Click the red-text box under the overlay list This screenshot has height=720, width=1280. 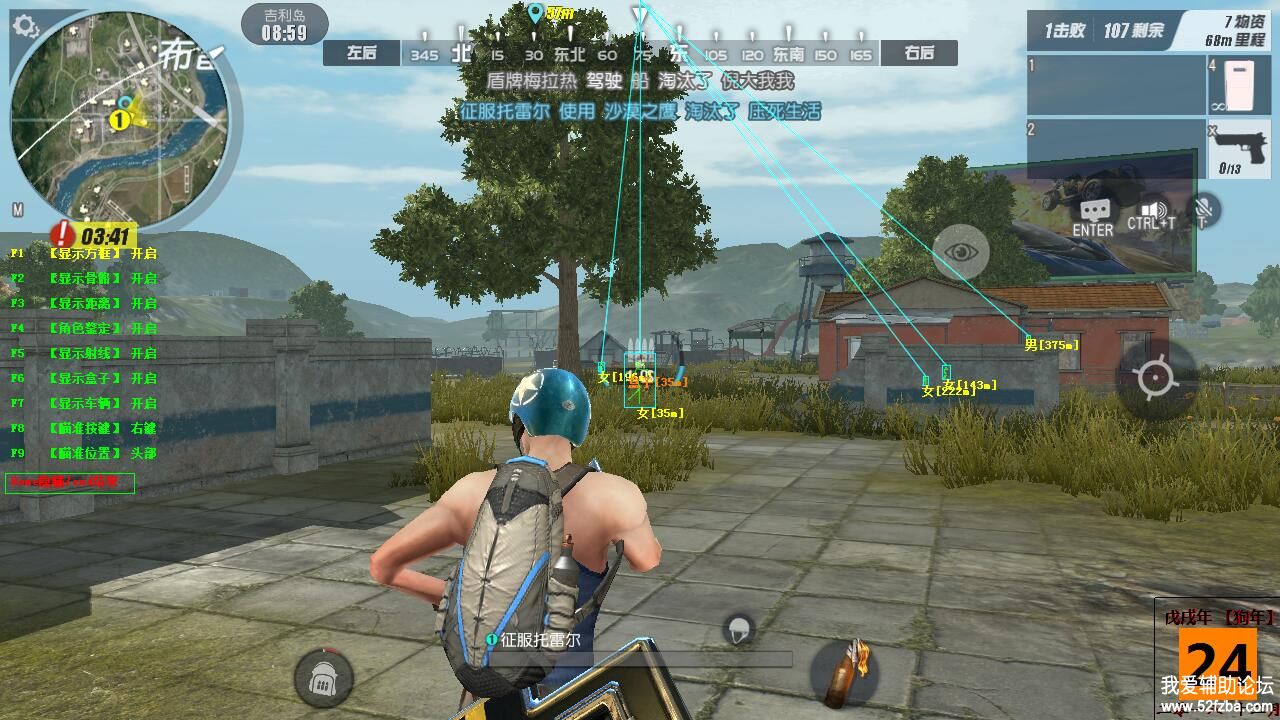click(70, 482)
